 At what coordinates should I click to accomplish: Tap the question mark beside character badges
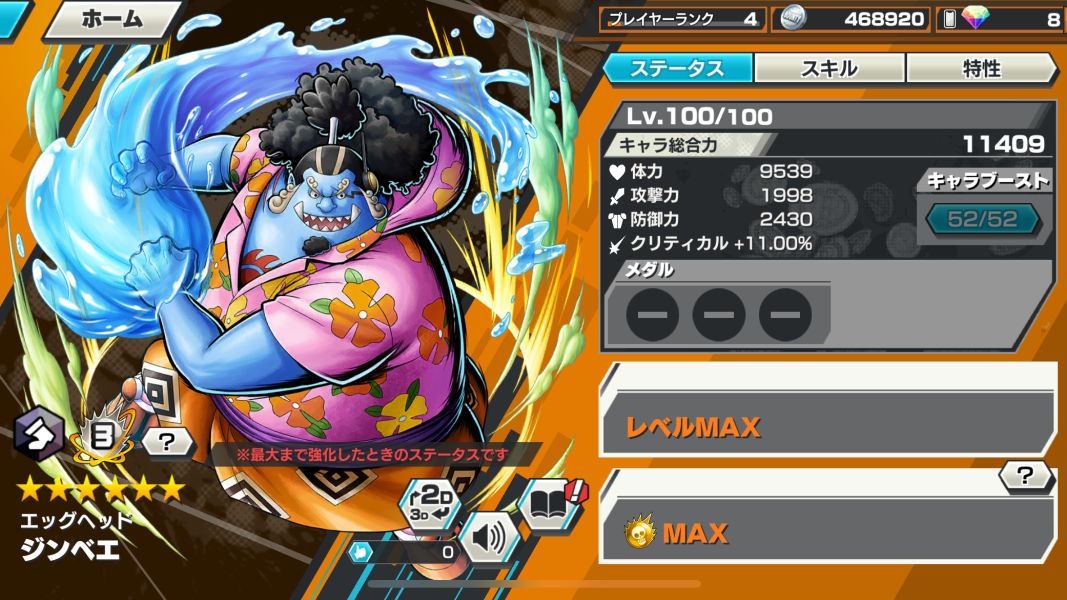(166, 439)
